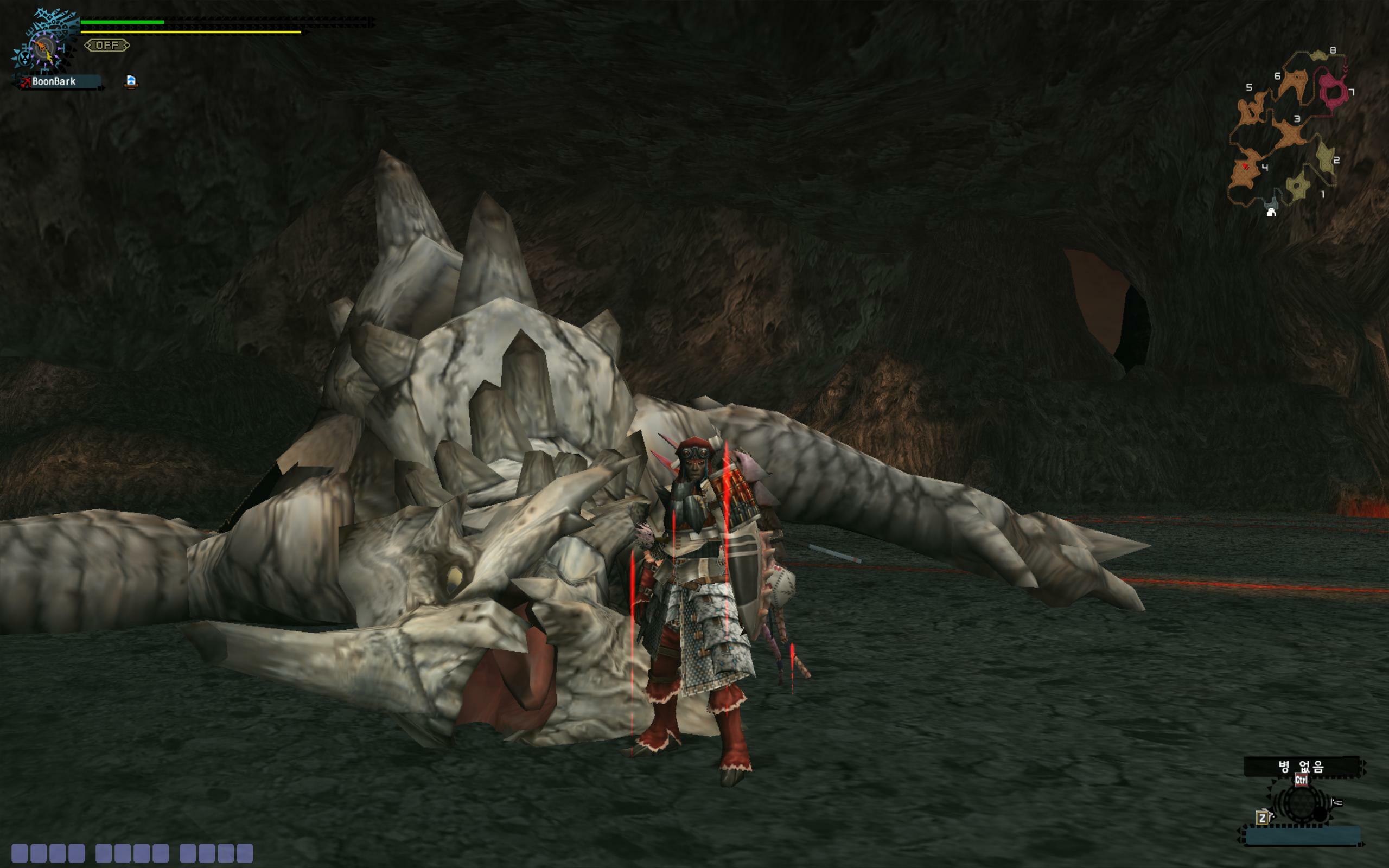Select the round coating selector wheel
This screenshot has width=1389, height=868.
[x=1301, y=803]
